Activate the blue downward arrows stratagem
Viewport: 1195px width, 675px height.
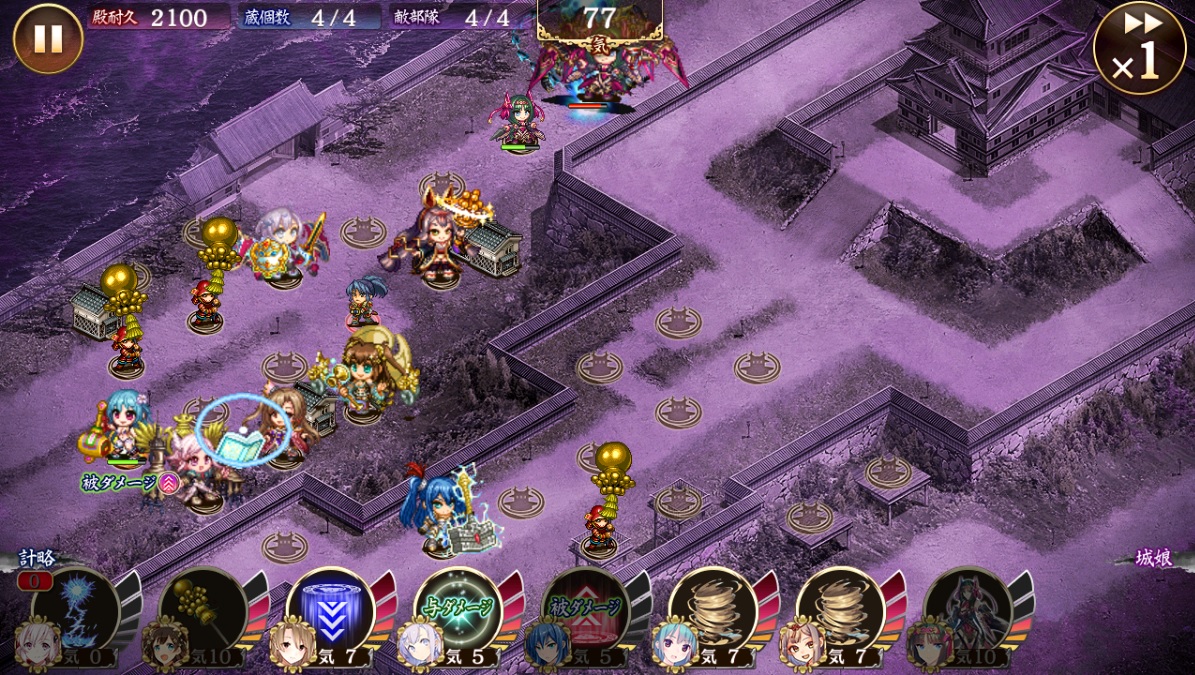(331, 610)
